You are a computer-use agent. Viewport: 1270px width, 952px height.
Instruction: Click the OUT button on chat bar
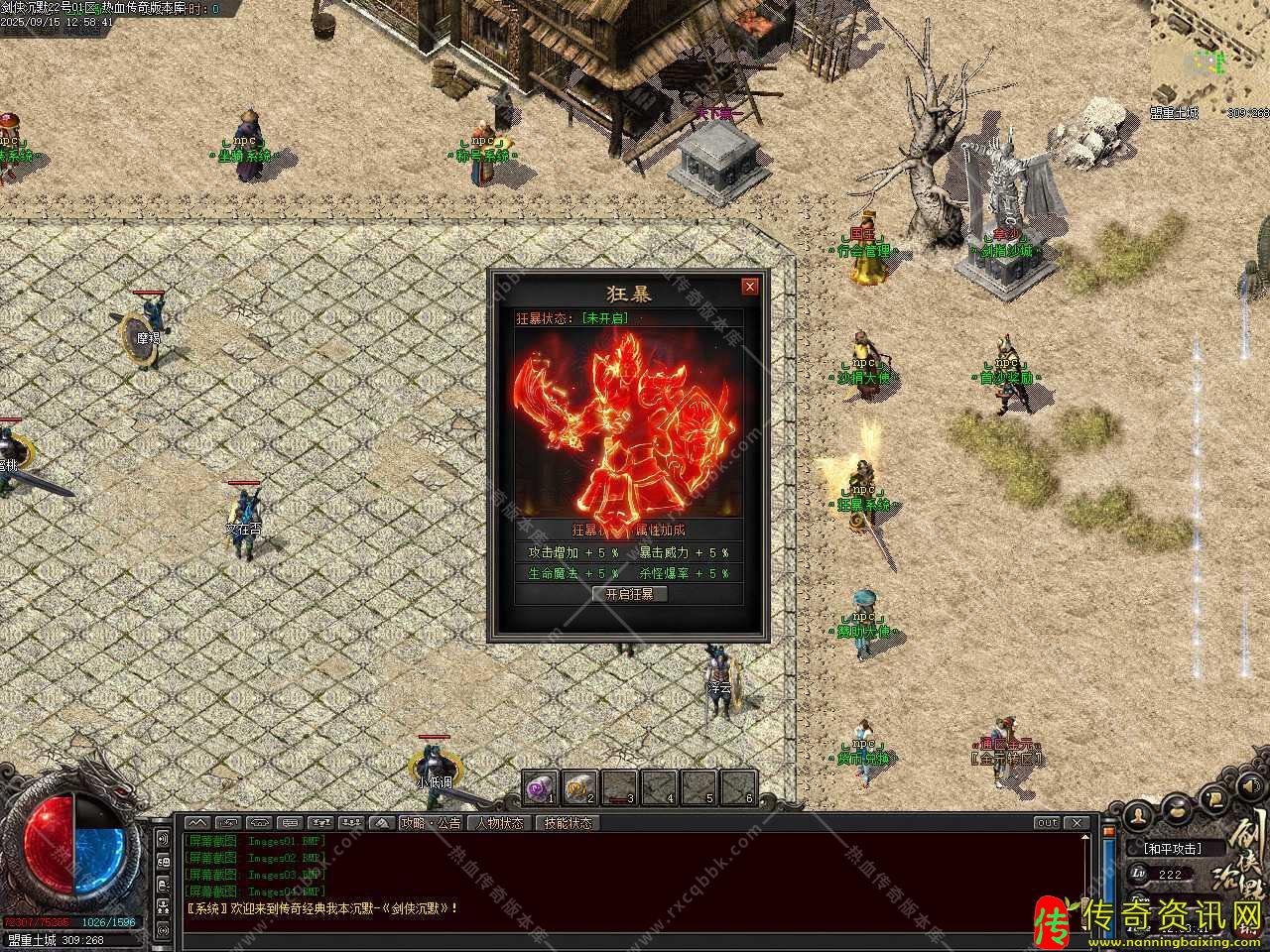1047,823
